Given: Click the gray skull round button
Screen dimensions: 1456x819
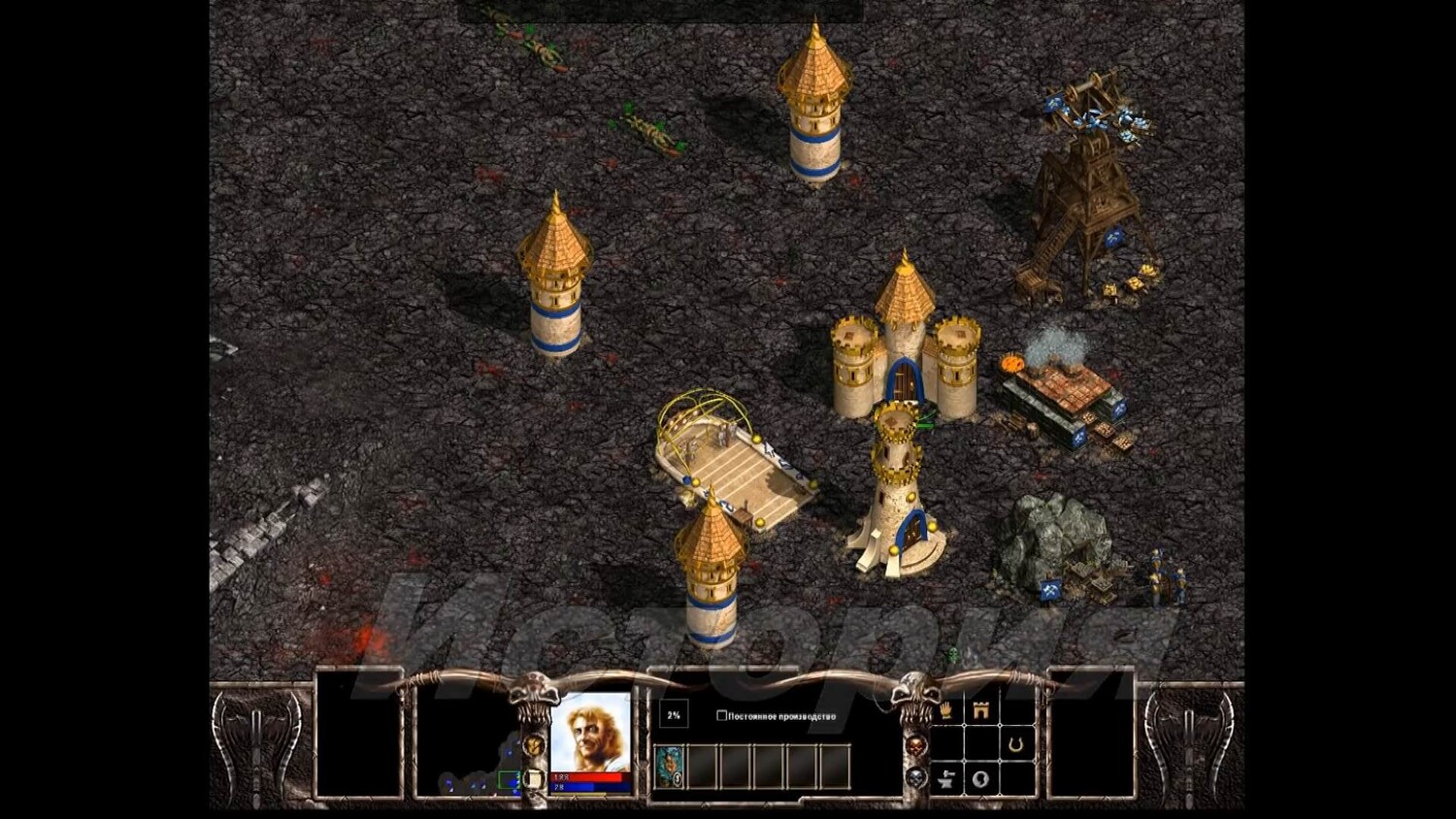Looking at the screenshot, I should pyautogui.click(x=915, y=777).
